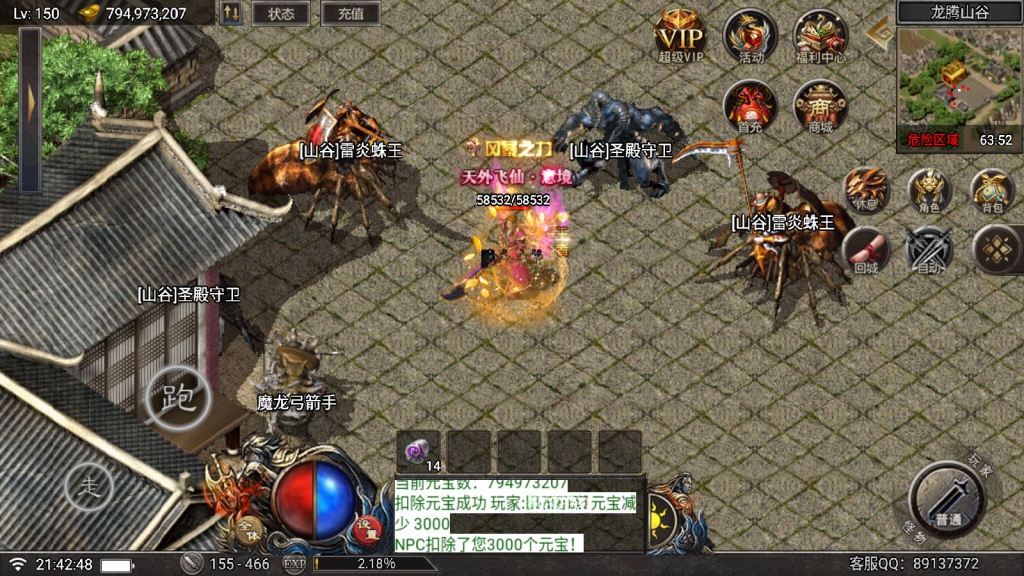Open the 活动 events icon

coord(751,38)
